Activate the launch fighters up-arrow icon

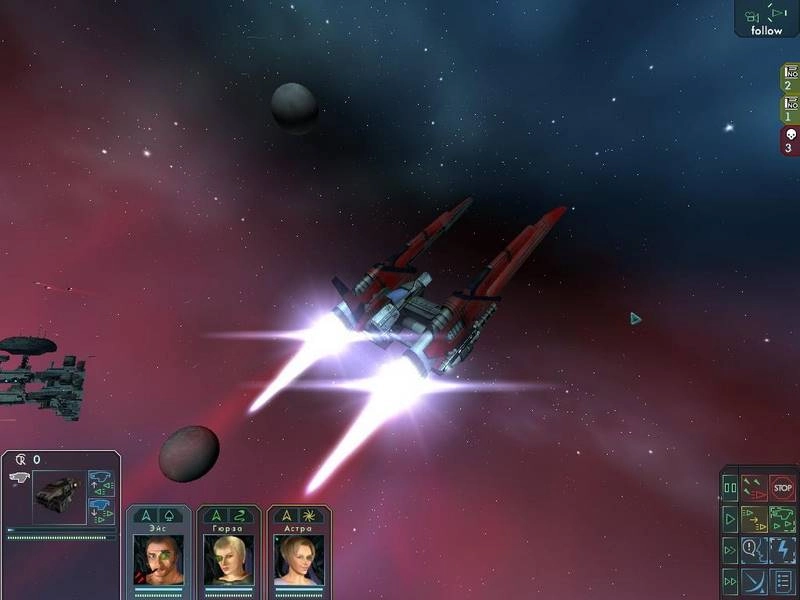pos(102,484)
